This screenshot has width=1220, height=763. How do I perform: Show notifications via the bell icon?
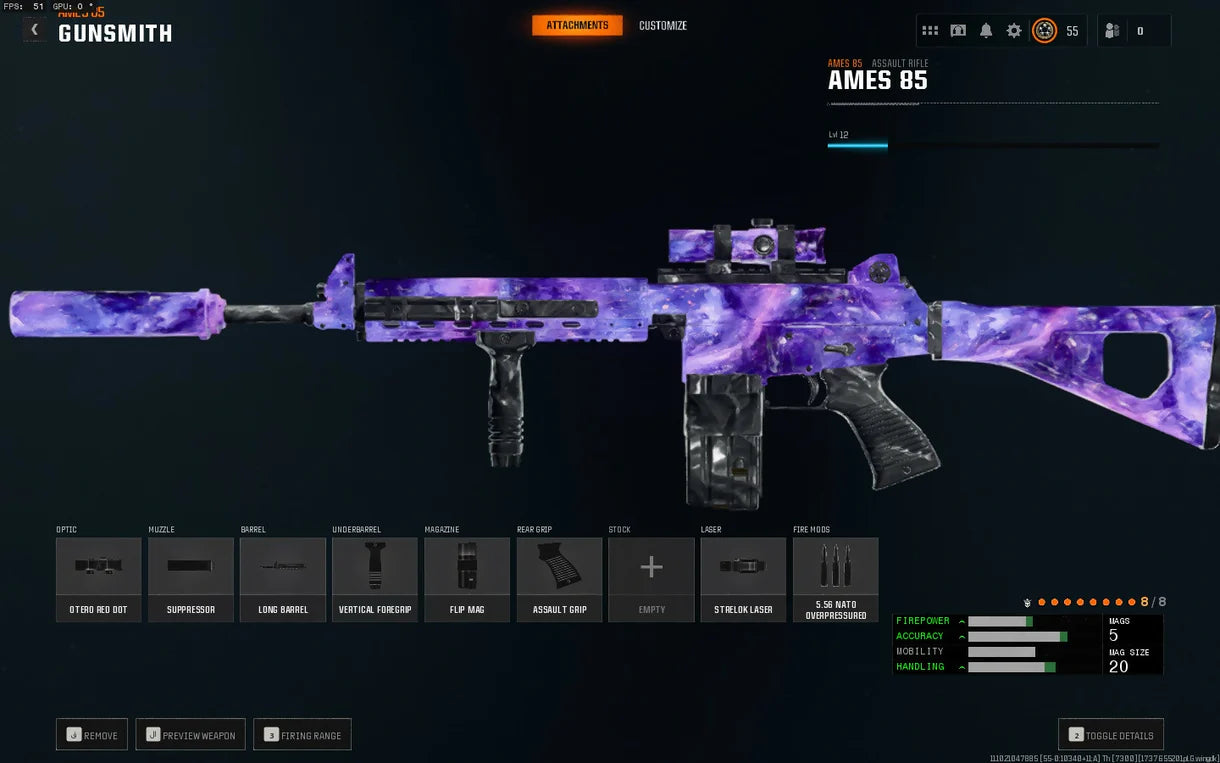[x=986, y=31]
